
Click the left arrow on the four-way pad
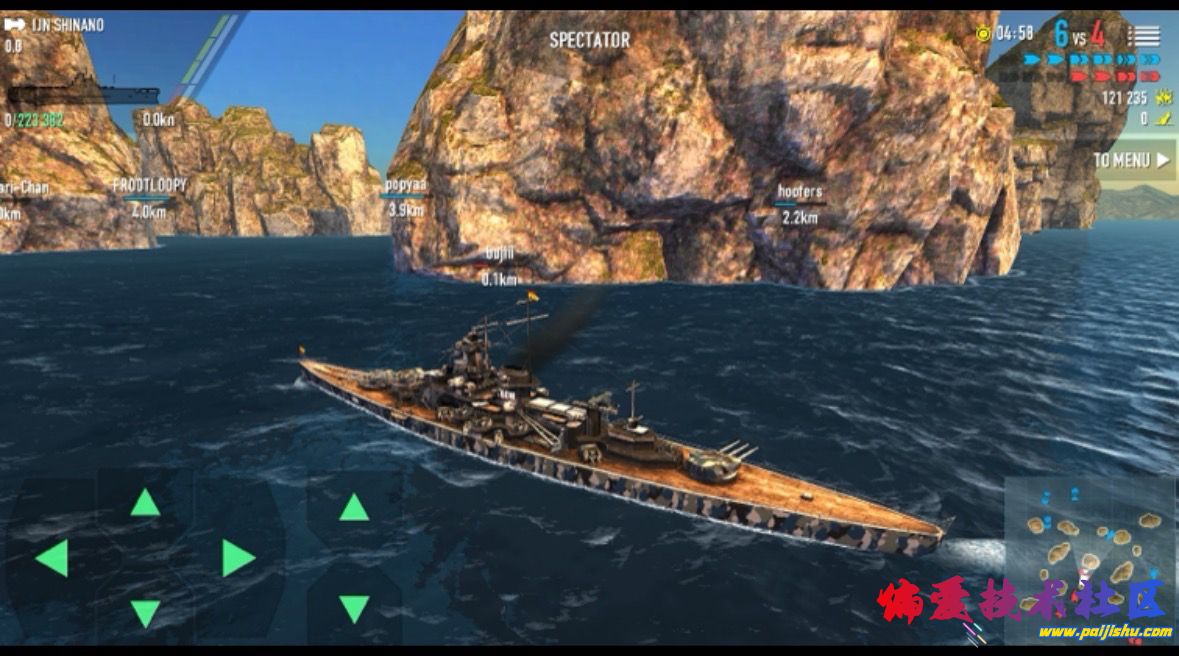pyautogui.click(x=52, y=558)
